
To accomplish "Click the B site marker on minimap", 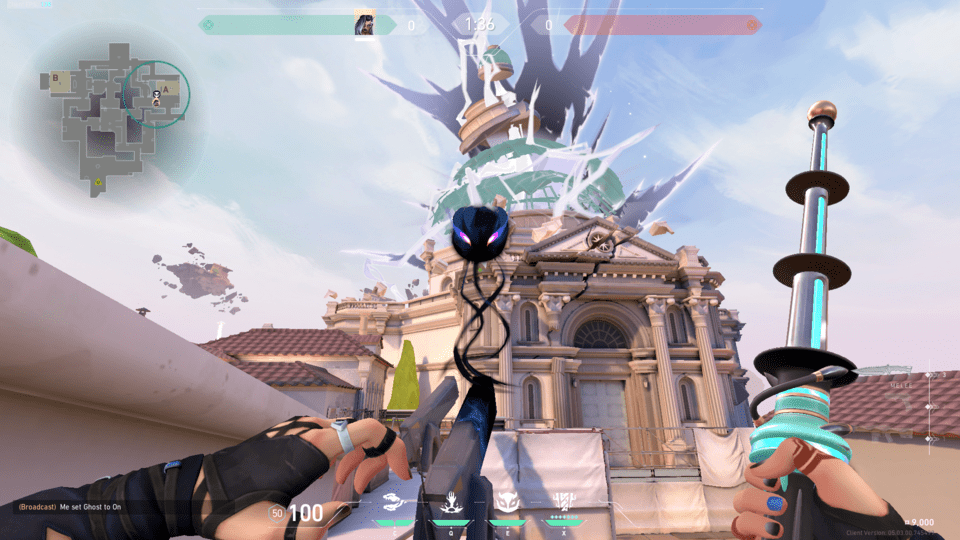I will [56, 77].
